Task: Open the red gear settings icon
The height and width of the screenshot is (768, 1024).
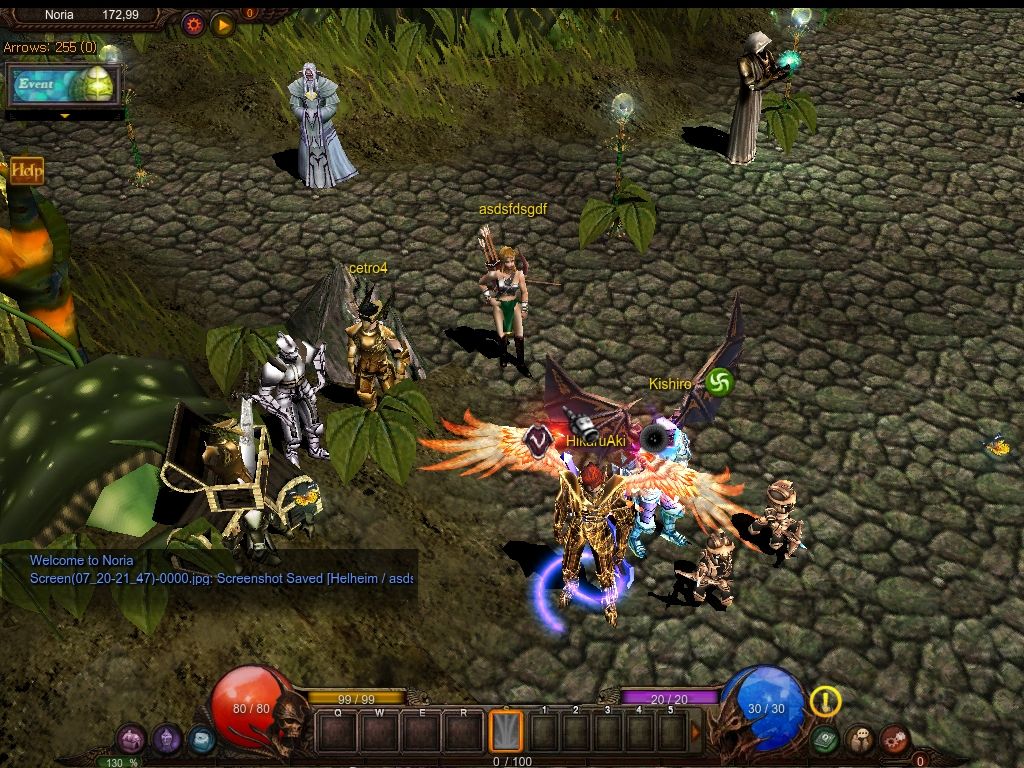Action: [194, 24]
